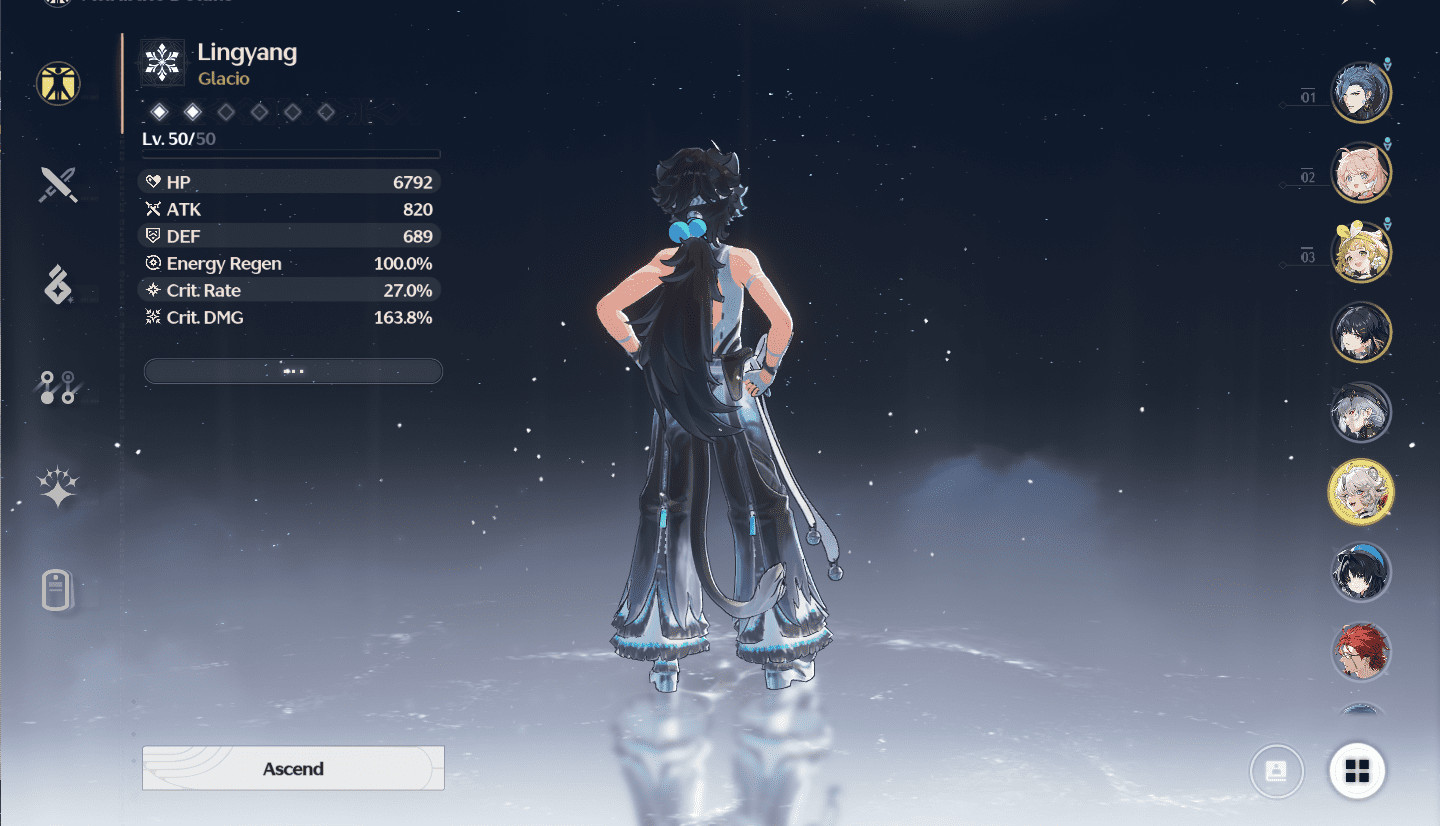Open the Resonance Chain icon in the sidebar
The image size is (1440, 826).
[57, 388]
